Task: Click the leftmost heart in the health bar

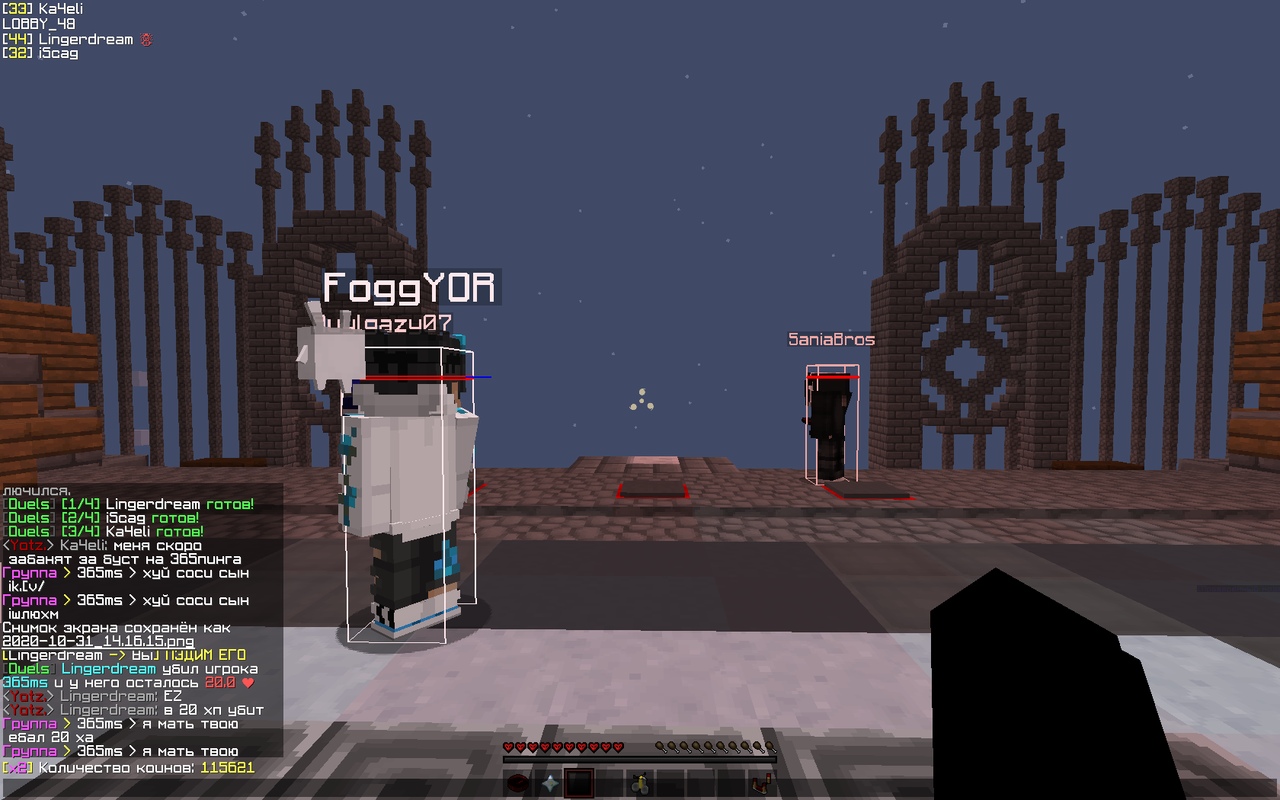Action: coord(508,747)
